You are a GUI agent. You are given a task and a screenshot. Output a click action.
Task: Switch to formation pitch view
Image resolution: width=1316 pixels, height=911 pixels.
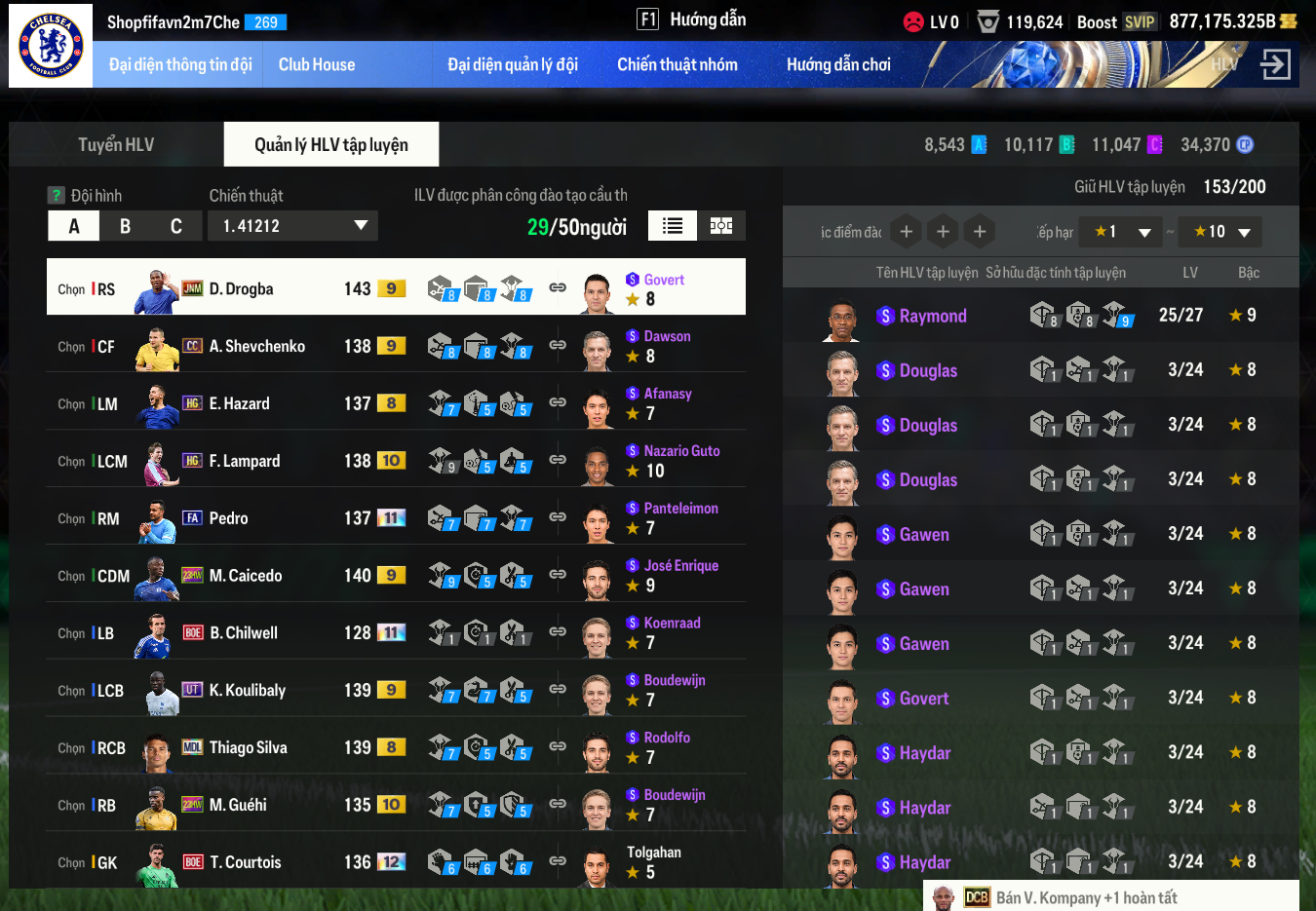click(x=721, y=226)
